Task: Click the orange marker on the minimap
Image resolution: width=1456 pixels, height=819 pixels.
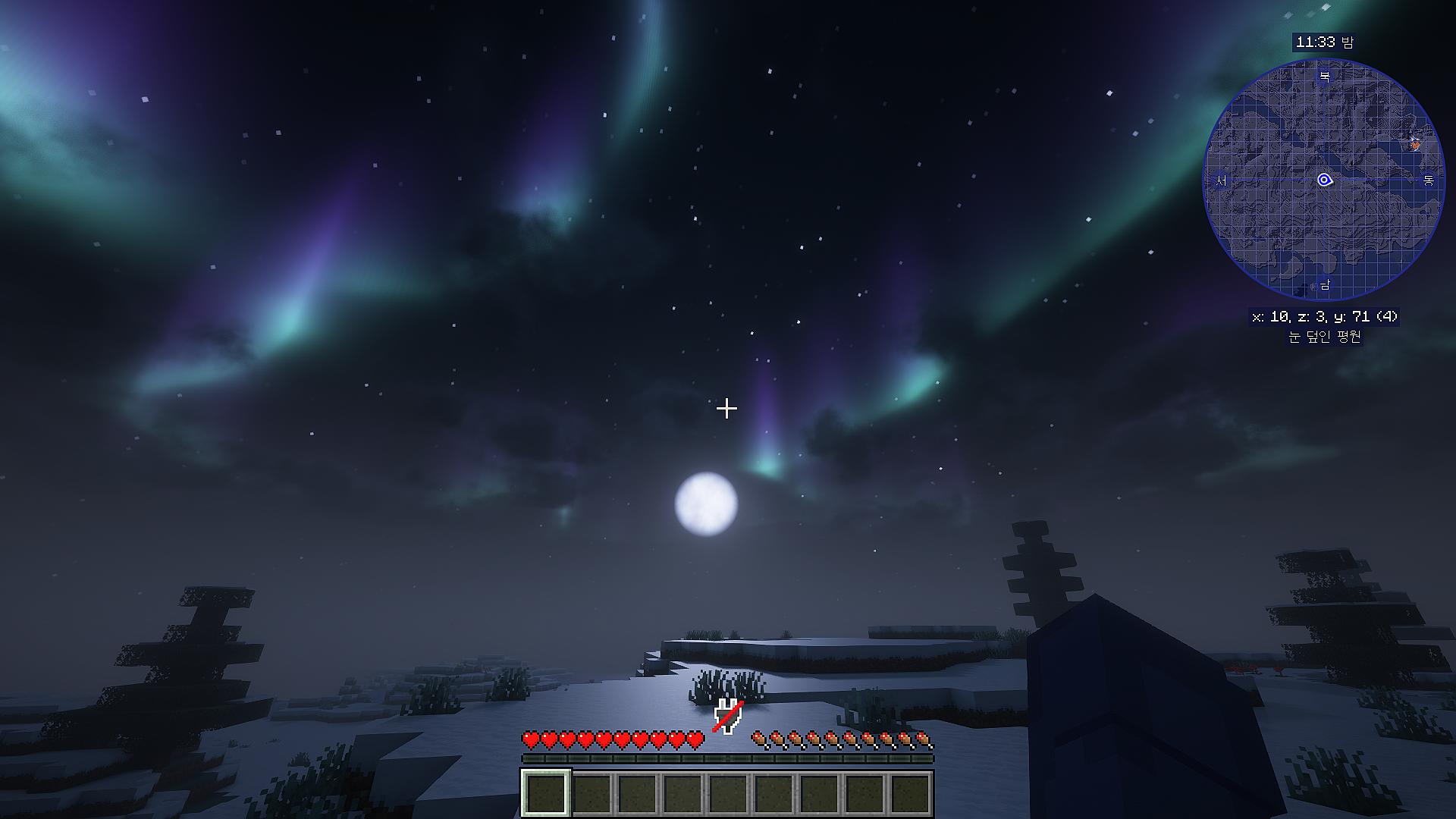Action: (1415, 143)
